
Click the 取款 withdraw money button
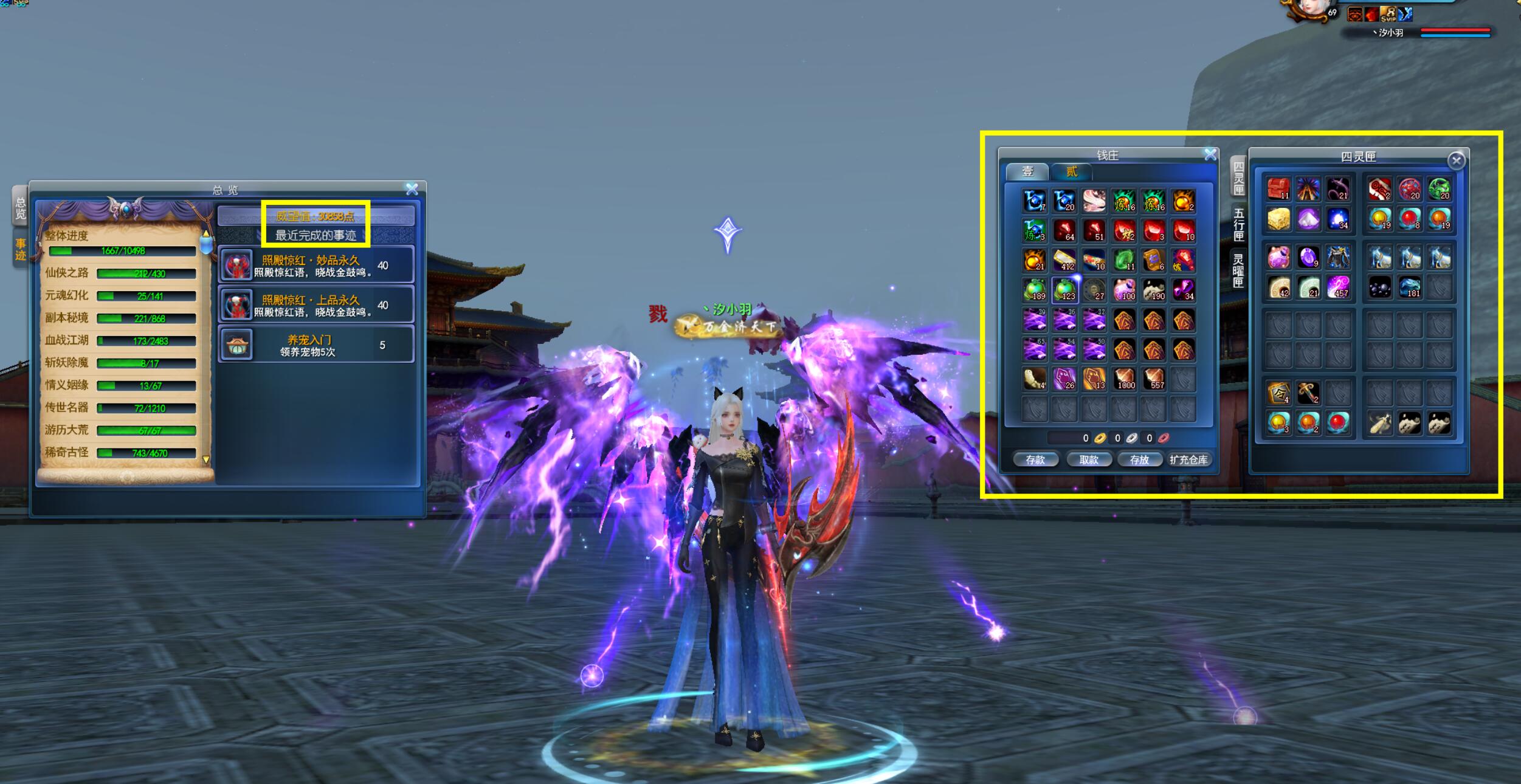click(1088, 460)
